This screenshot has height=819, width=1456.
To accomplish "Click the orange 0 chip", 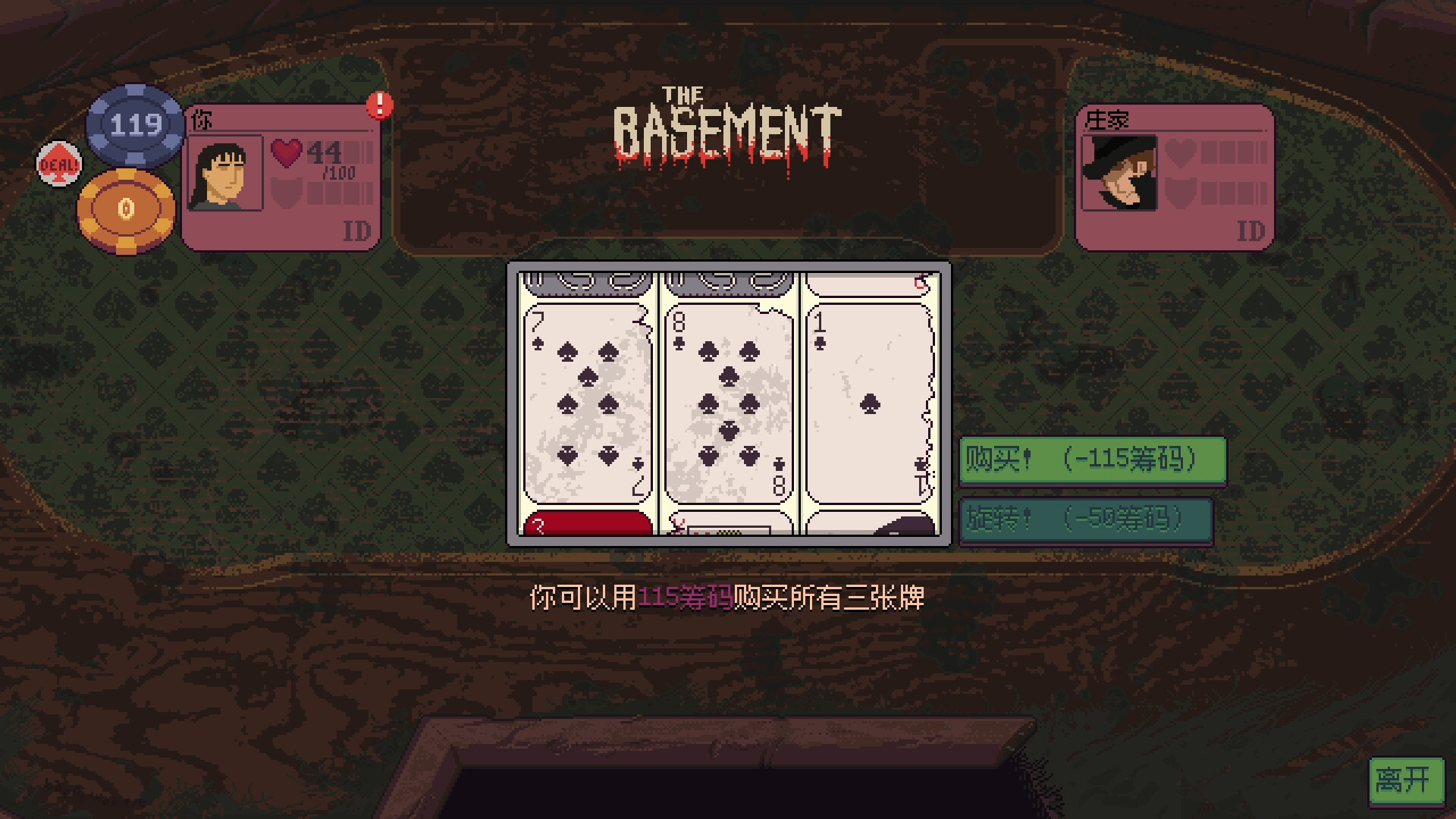I will tap(127, 209).
